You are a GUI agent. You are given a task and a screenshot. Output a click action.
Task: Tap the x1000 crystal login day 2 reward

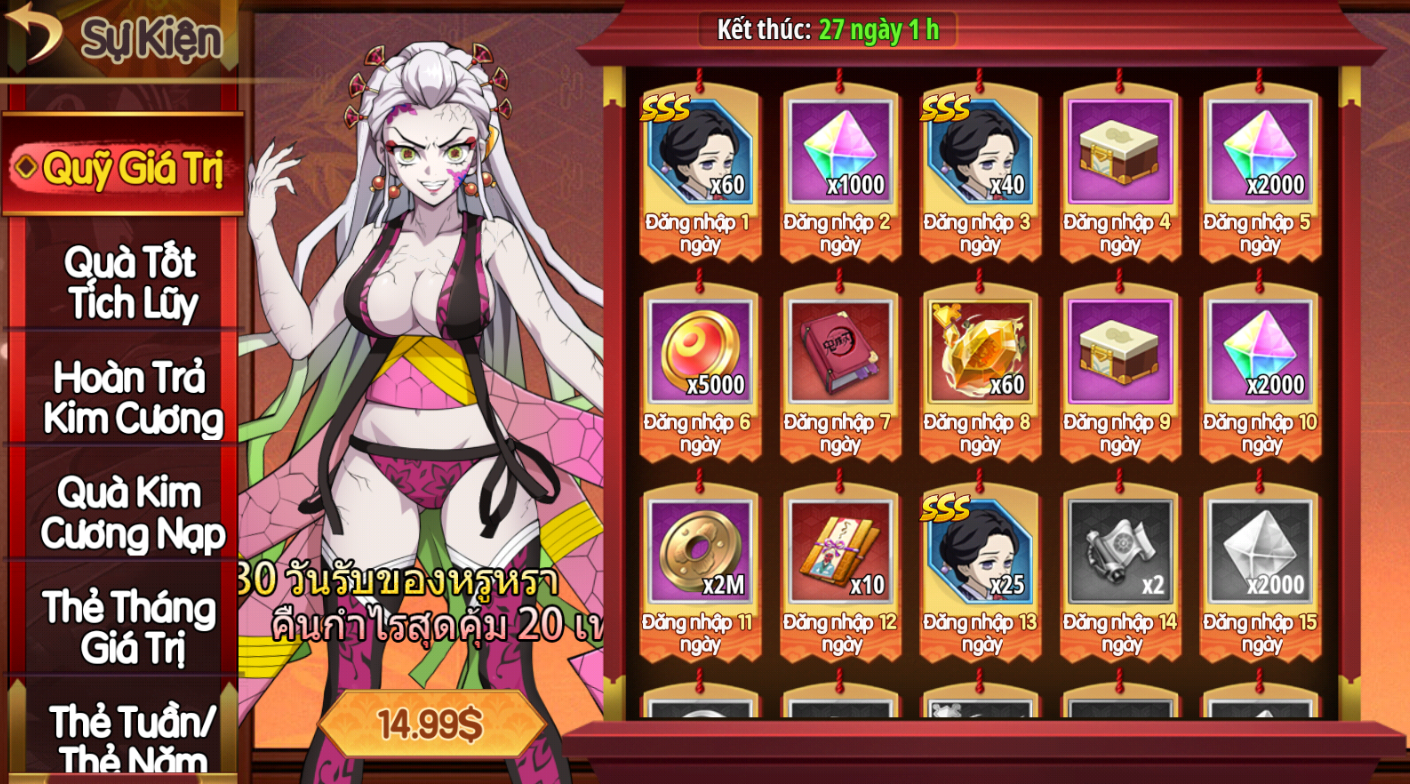(x=840, y=152)
